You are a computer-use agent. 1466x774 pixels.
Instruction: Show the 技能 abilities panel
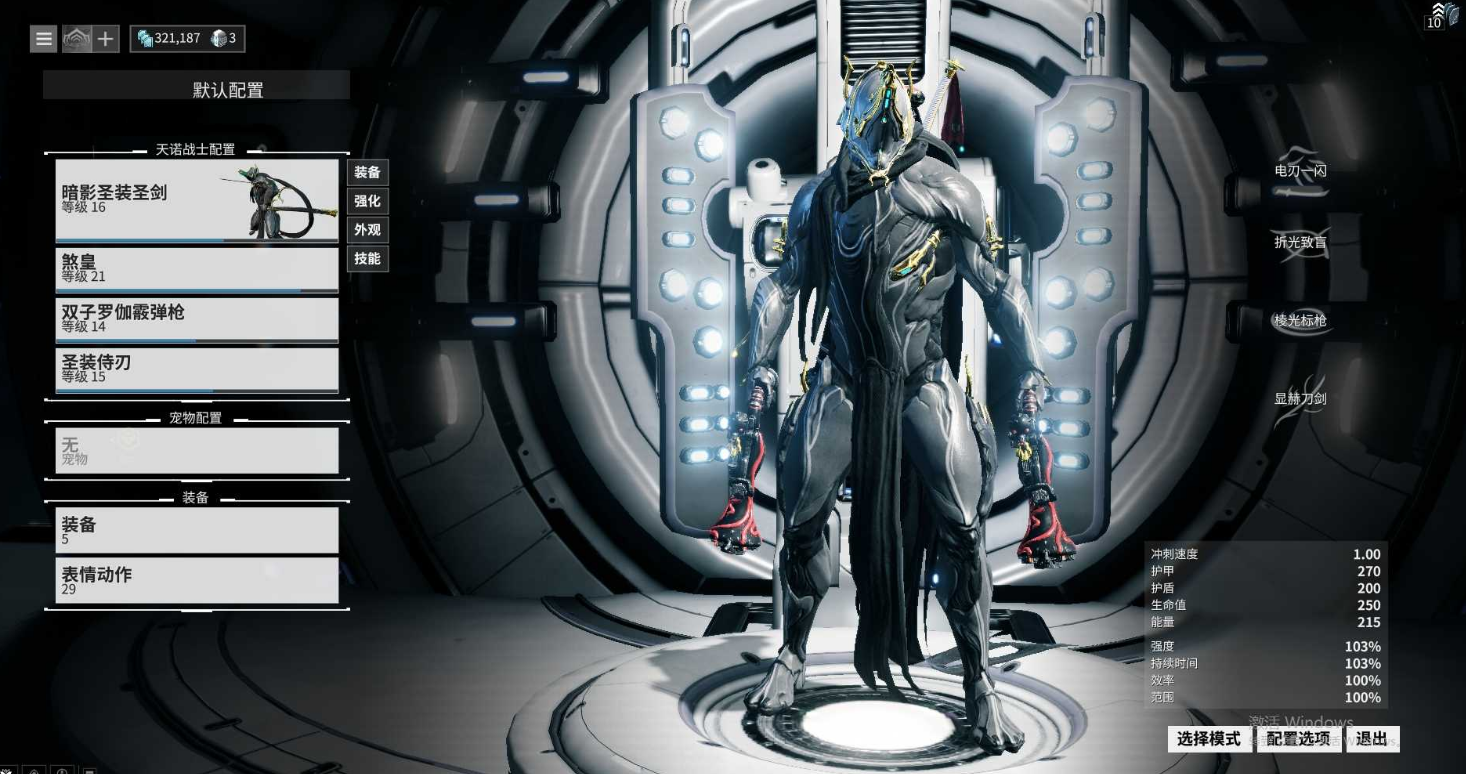pos(367,259)
